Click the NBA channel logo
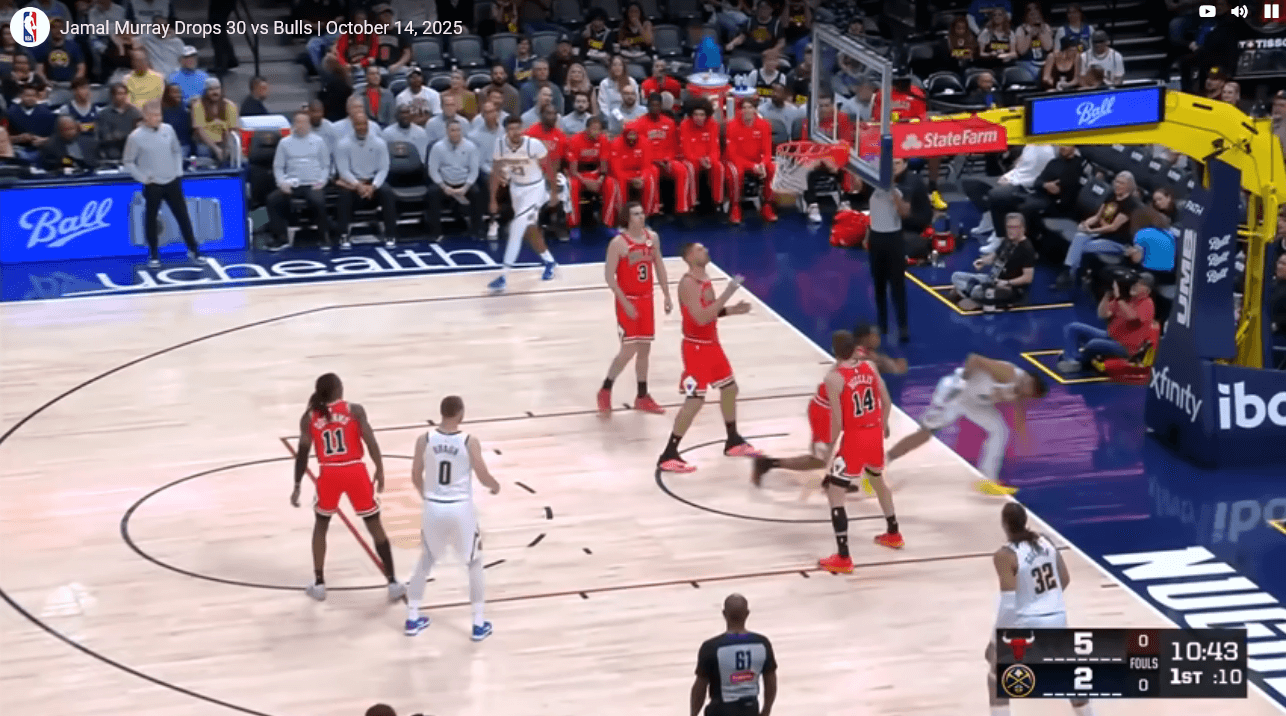This screenshot has height=716, width=1286. coord(30,27)
